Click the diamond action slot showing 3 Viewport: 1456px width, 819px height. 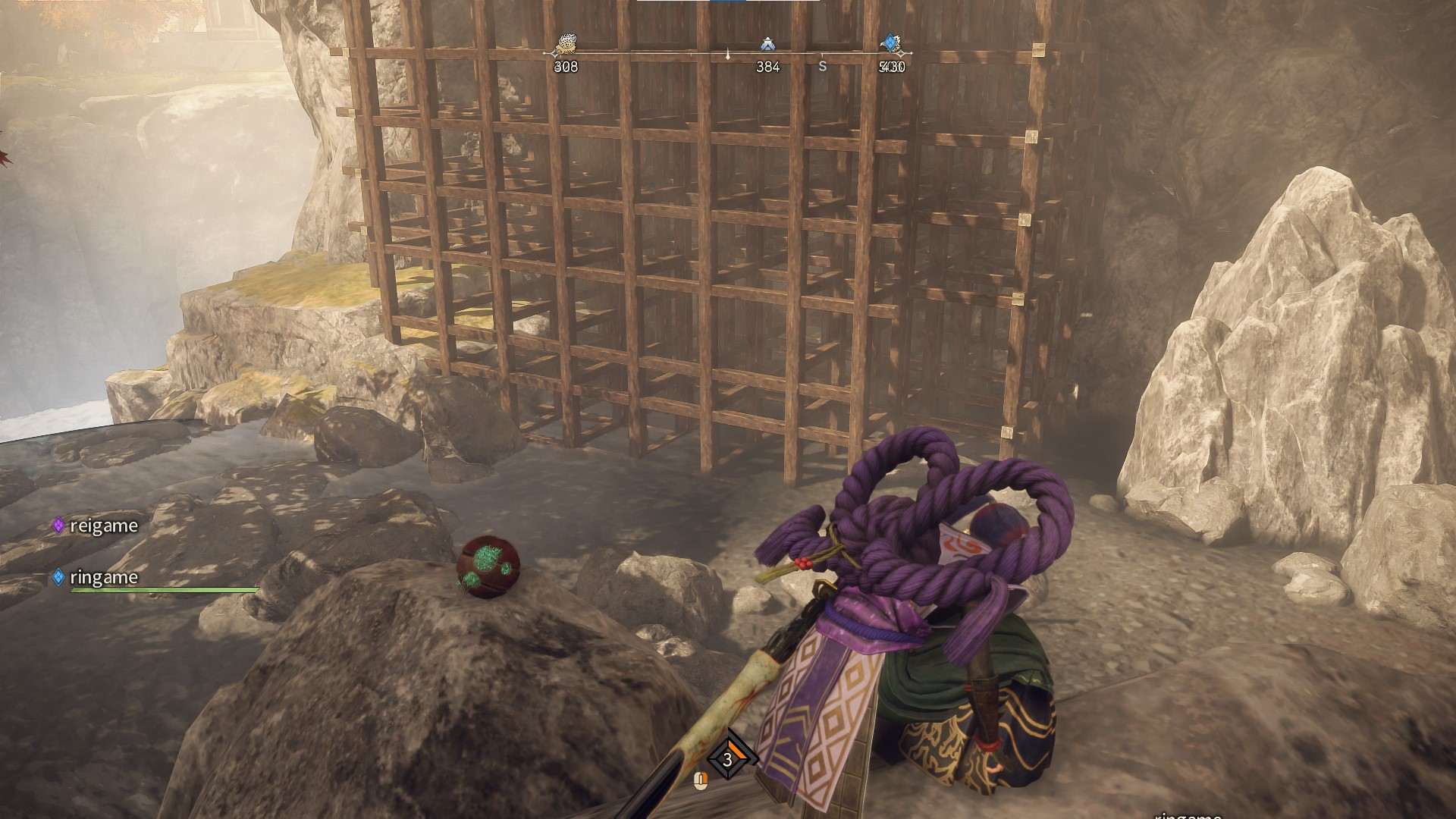[729, 759]
